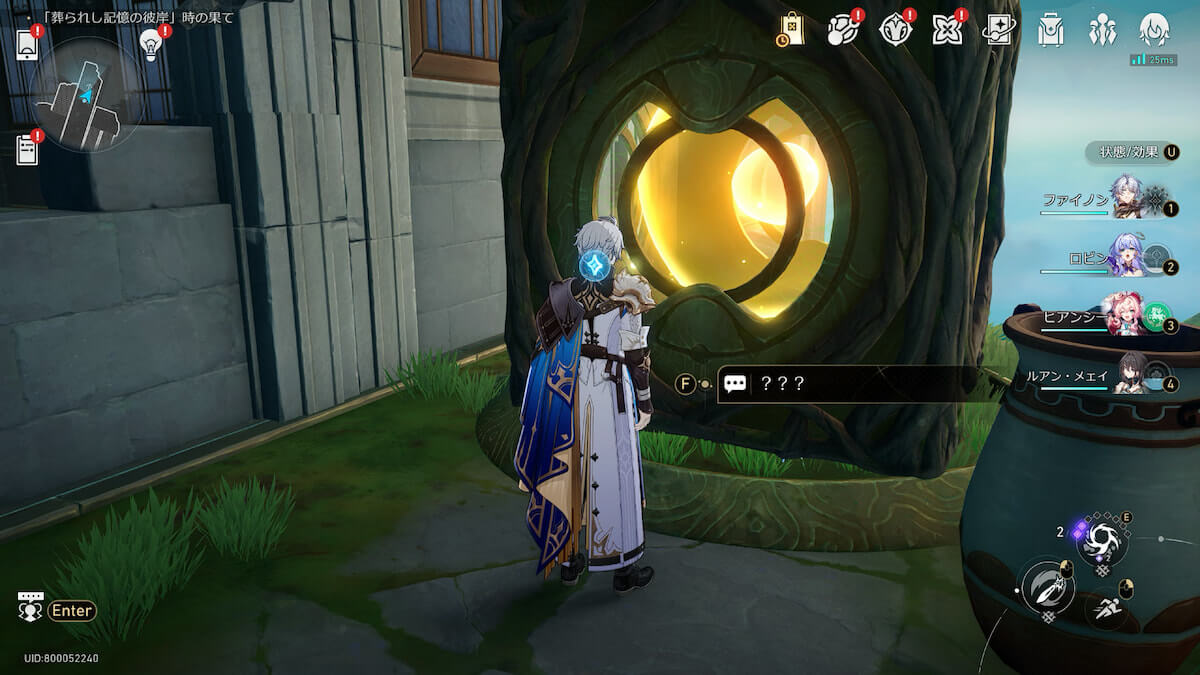1200x675 pixels.
Task: Open the lightbulb tutorial tips icon
Action: click(x=151, y=44)
